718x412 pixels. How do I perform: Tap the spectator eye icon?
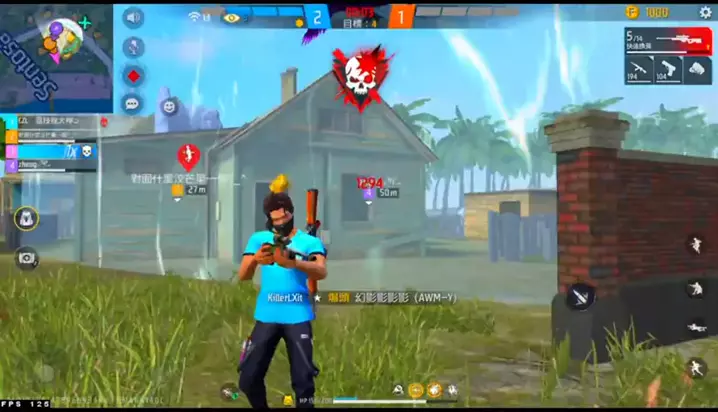232,17
